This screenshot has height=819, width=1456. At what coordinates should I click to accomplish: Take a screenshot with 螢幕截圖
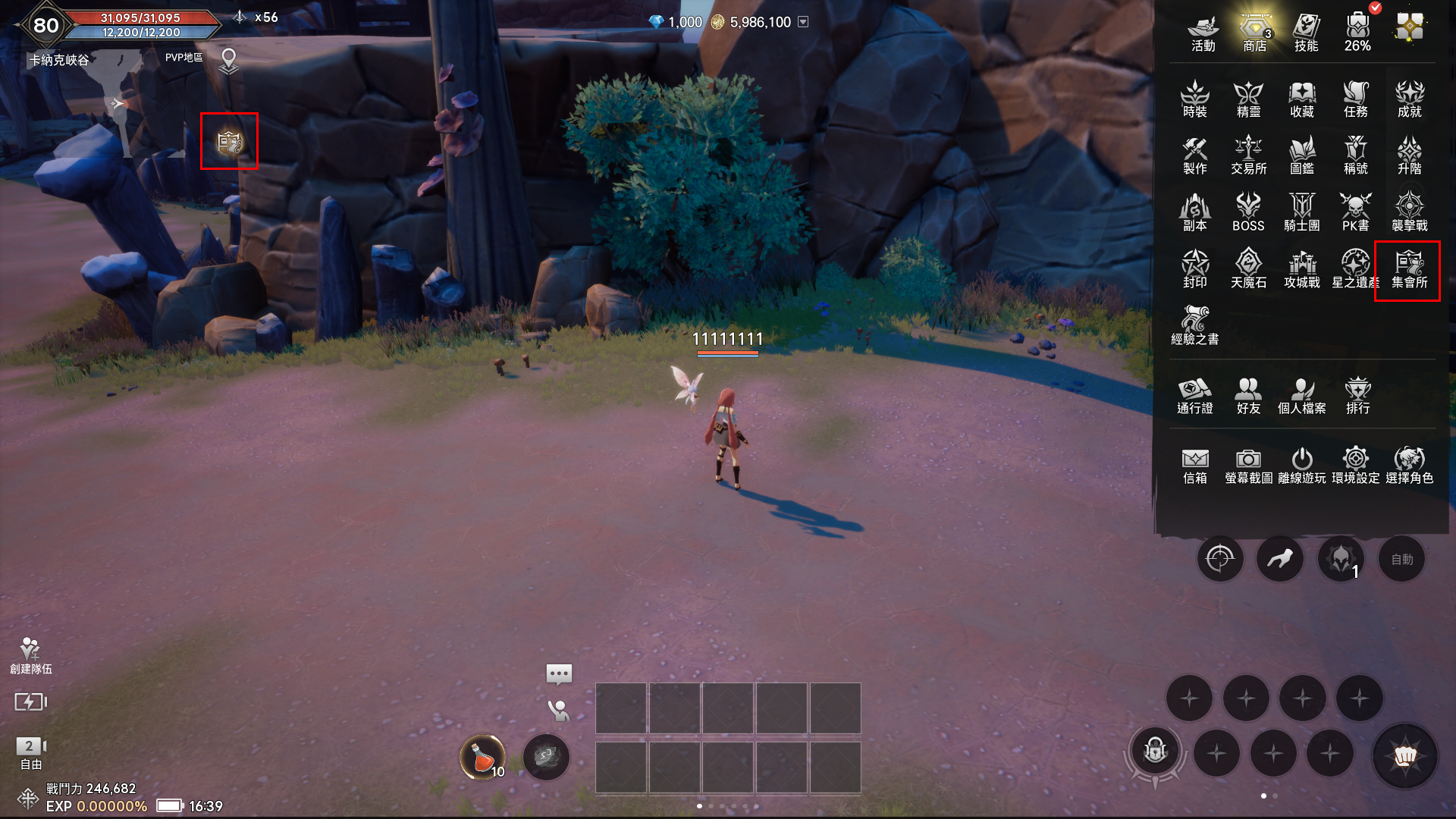point(1248,465)
